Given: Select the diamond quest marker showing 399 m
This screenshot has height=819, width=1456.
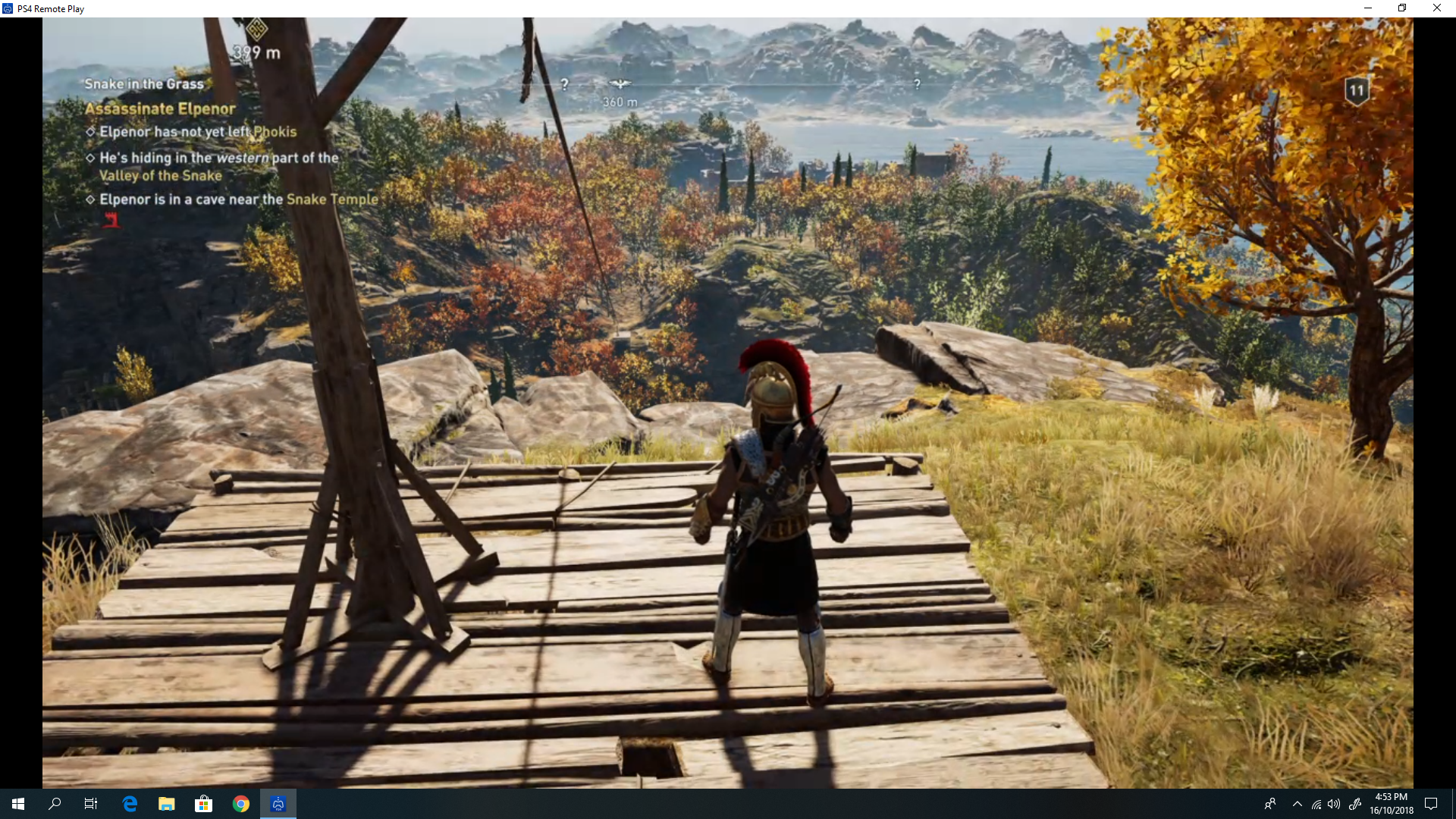Looking at the screenshot, I should coord(256,30).
